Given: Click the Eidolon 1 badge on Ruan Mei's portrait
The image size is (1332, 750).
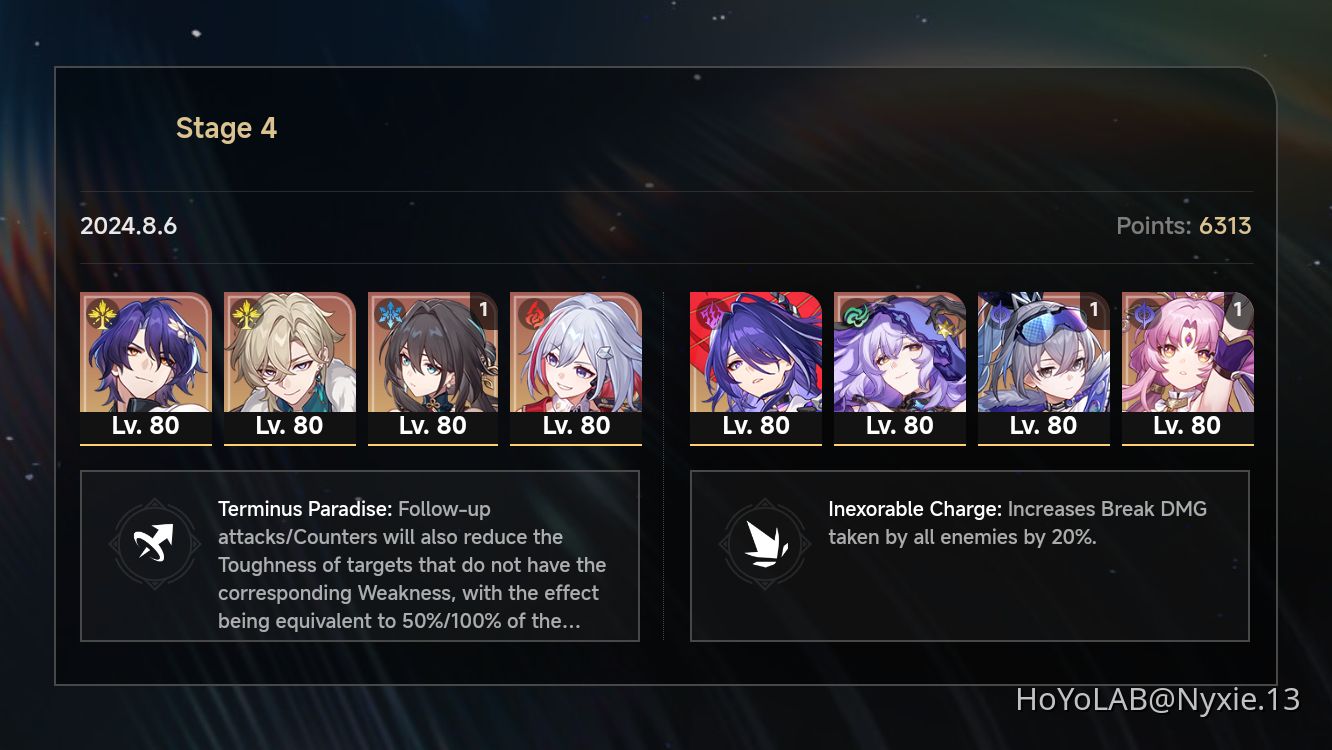Looking at the screenshot, I should 483,310.
